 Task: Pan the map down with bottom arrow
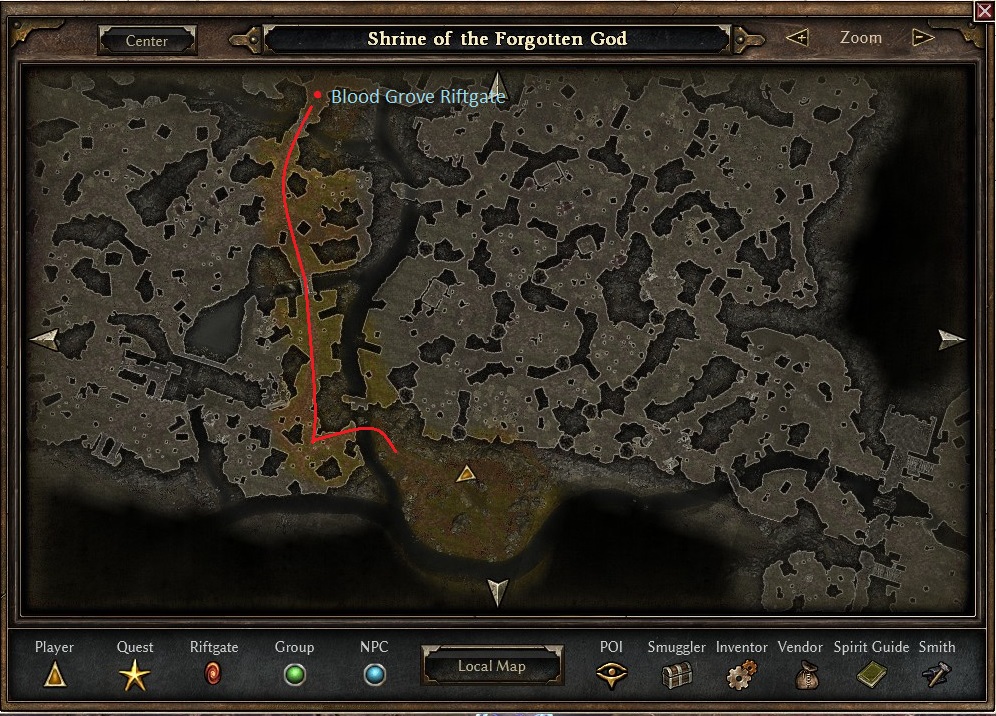[497, 591]
